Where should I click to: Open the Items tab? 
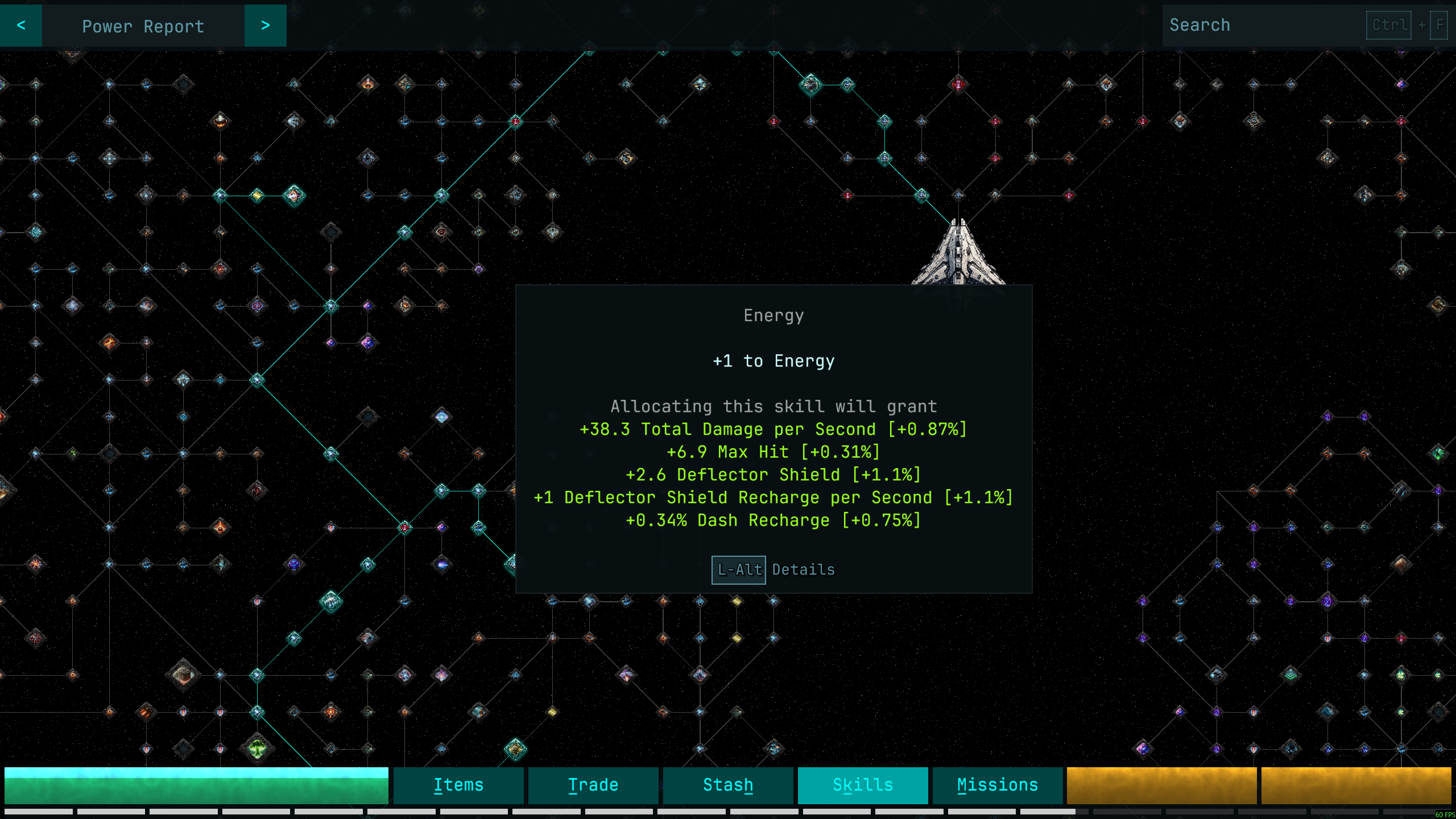(458, 785)
